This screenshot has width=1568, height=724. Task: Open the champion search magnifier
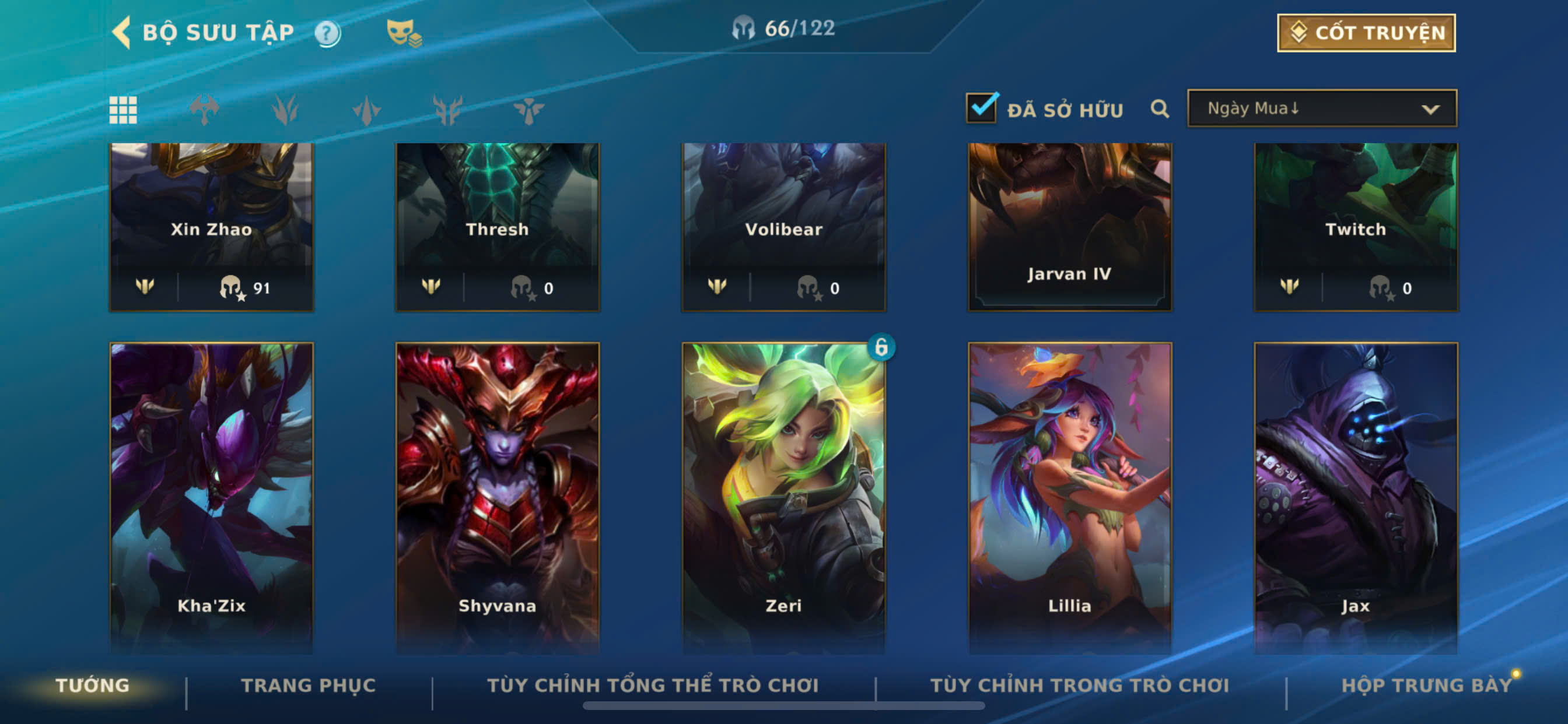1159,109
